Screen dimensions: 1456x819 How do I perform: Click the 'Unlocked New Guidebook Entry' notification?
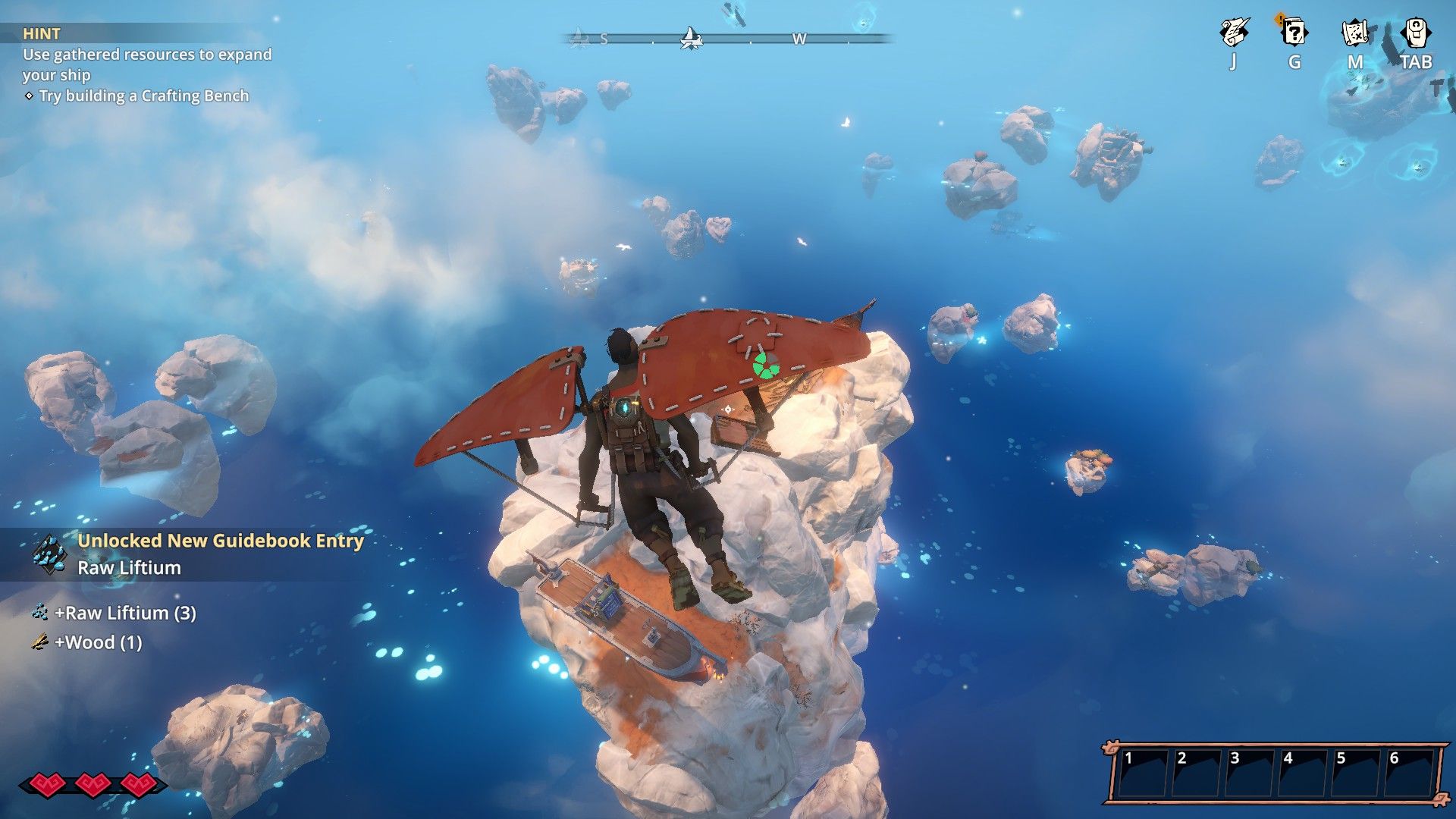click(221, 541)
